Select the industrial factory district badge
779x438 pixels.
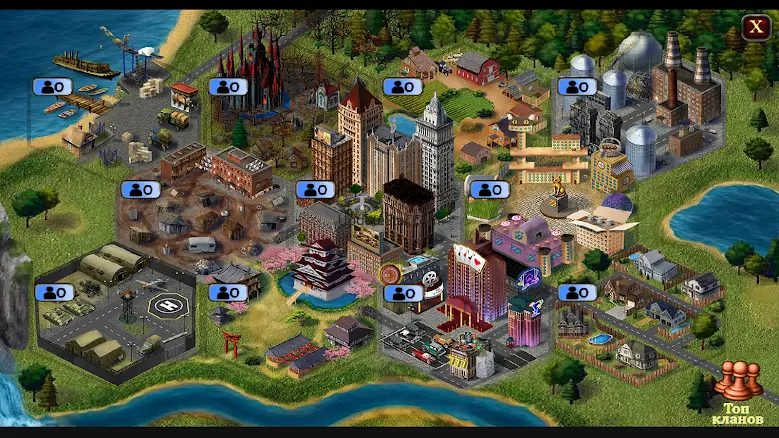point(576,87)
